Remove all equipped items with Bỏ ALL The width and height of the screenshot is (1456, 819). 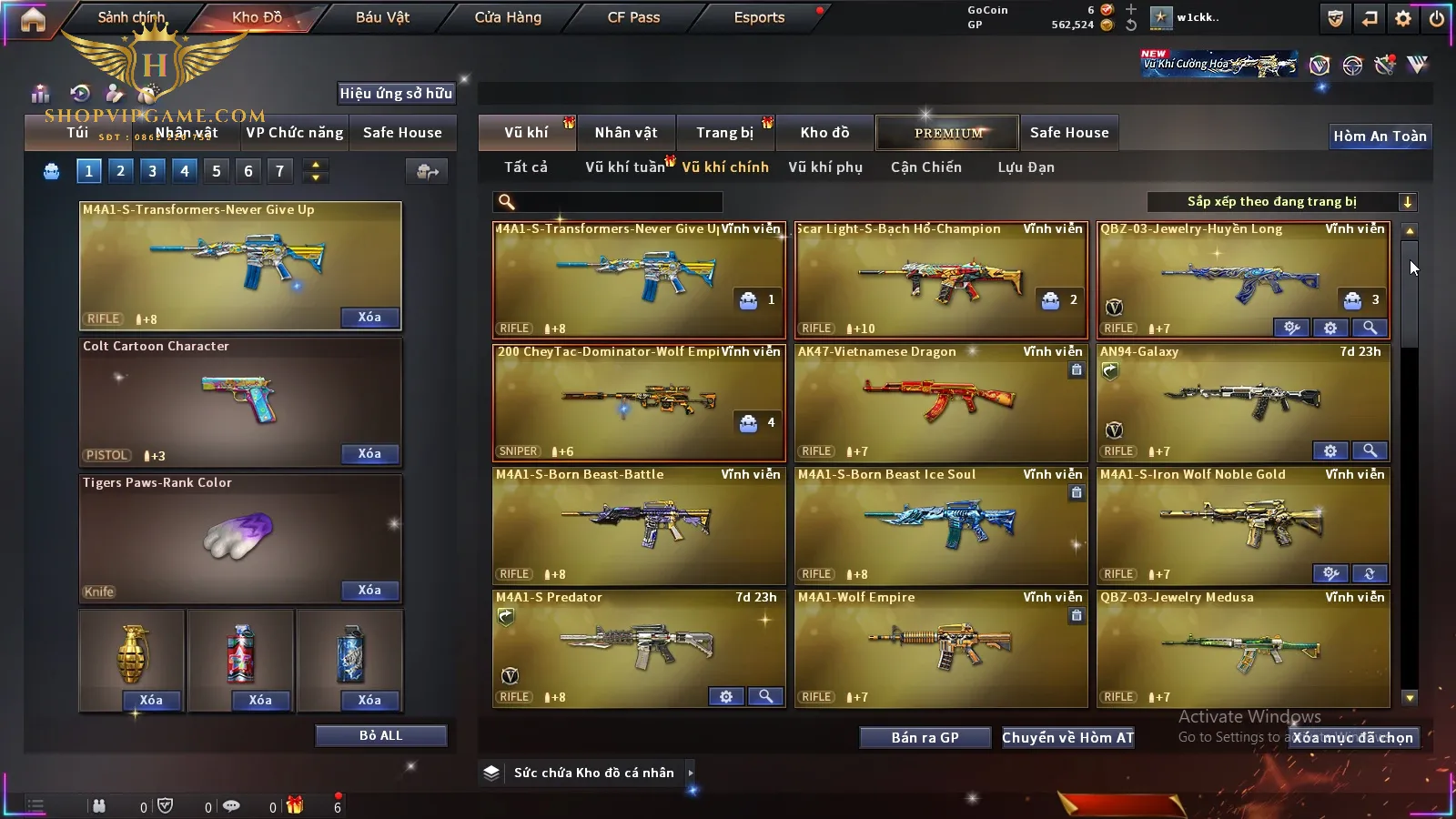[x=380, y=735]
